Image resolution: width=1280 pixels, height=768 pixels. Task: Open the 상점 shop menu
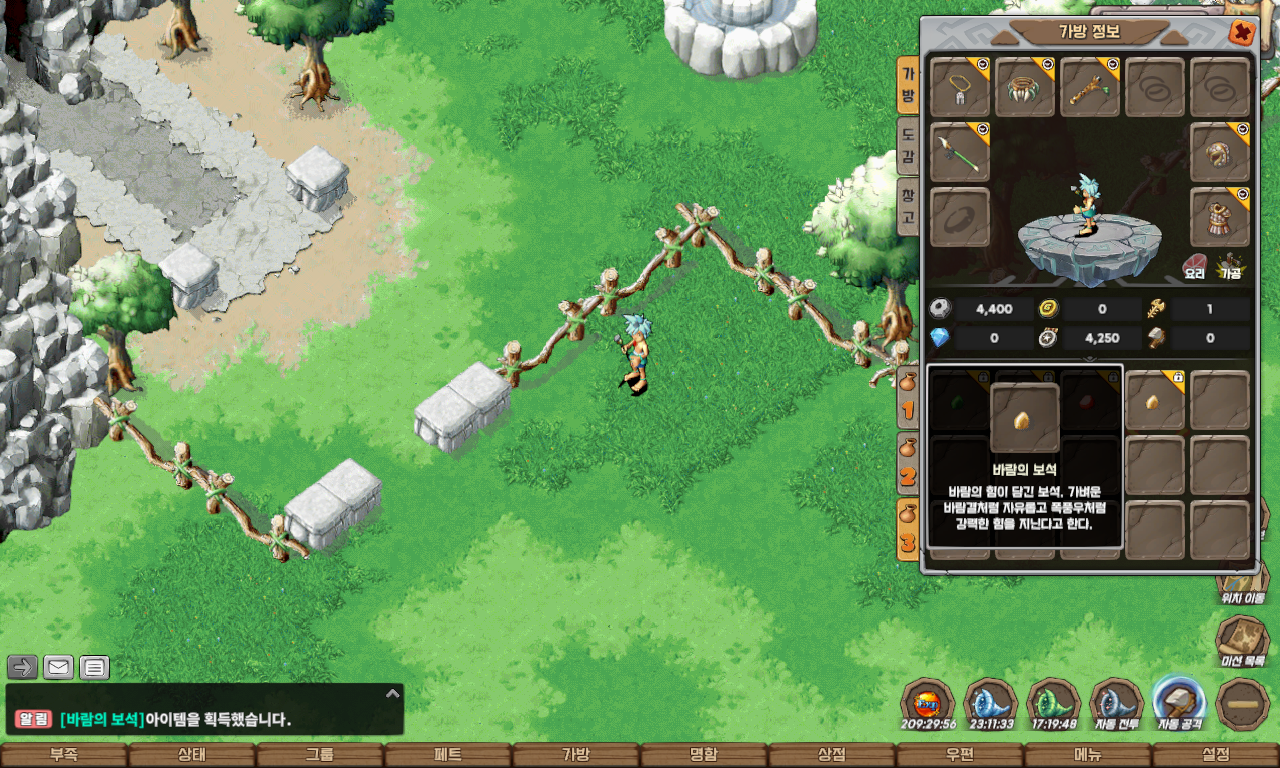831,755
